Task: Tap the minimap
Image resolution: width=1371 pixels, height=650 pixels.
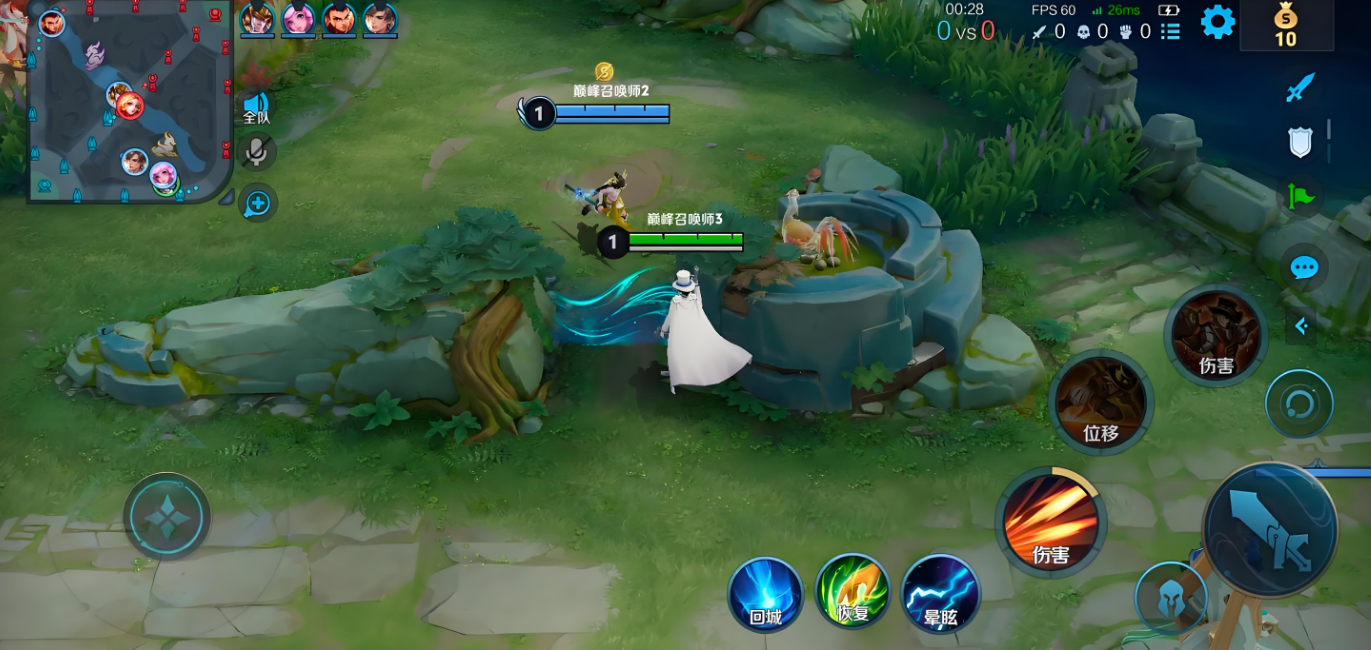Action: point(129,101)
